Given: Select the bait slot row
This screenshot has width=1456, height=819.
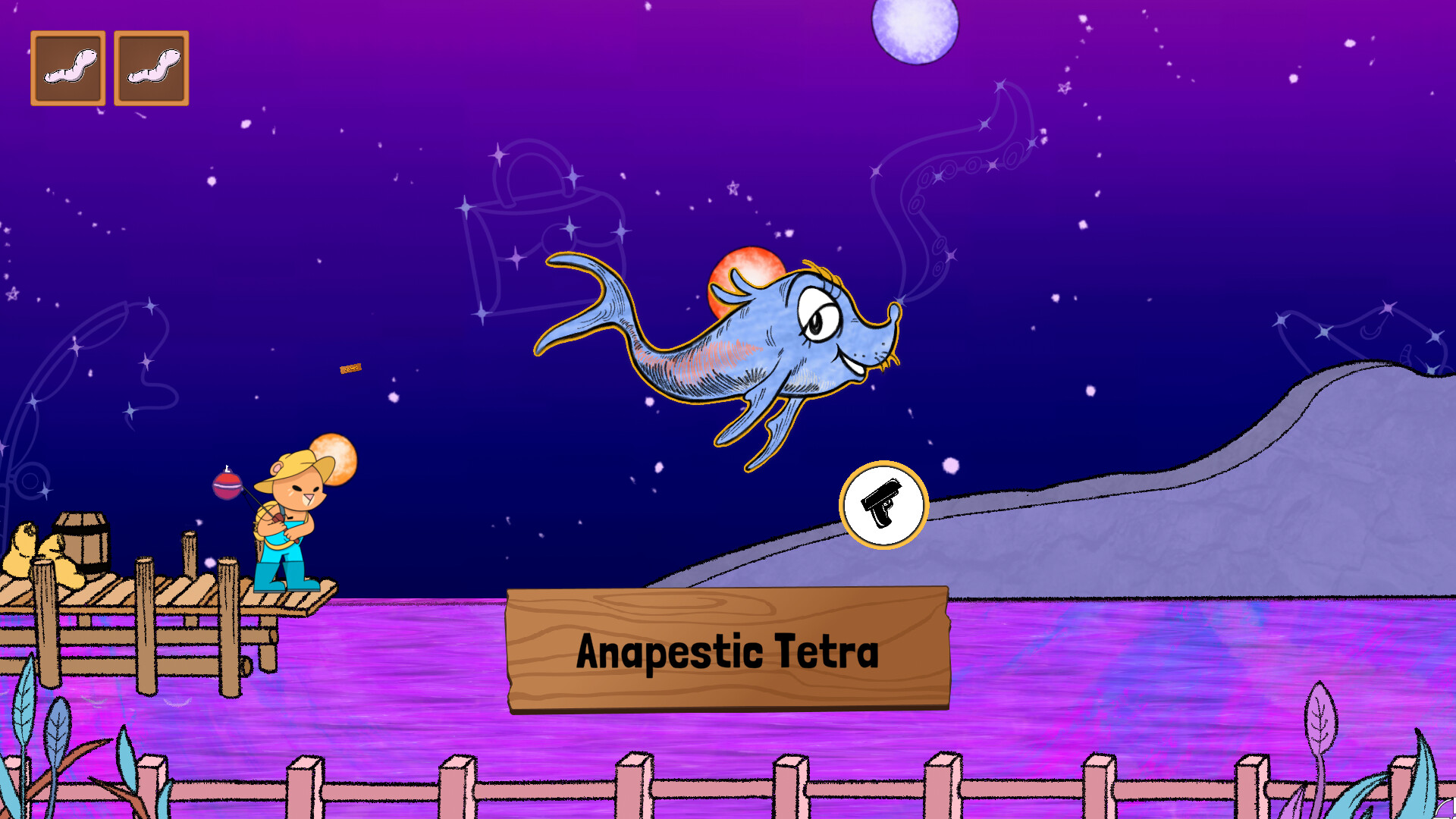Looking at the screenshot, I should tap(109, 67).
